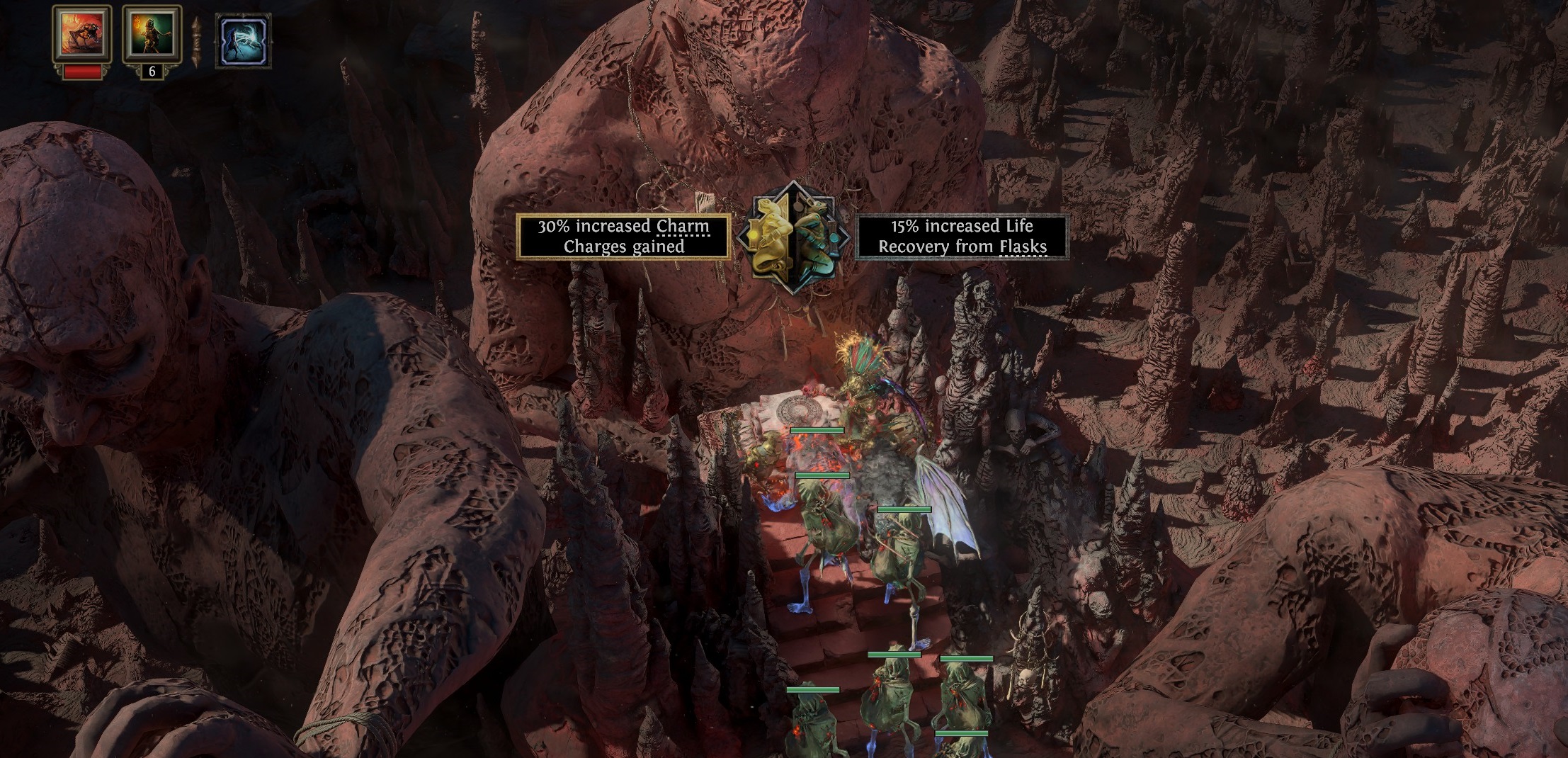Select the fiery hound minion portrait
Screen dimensions: 1568x758
point(81,34)
